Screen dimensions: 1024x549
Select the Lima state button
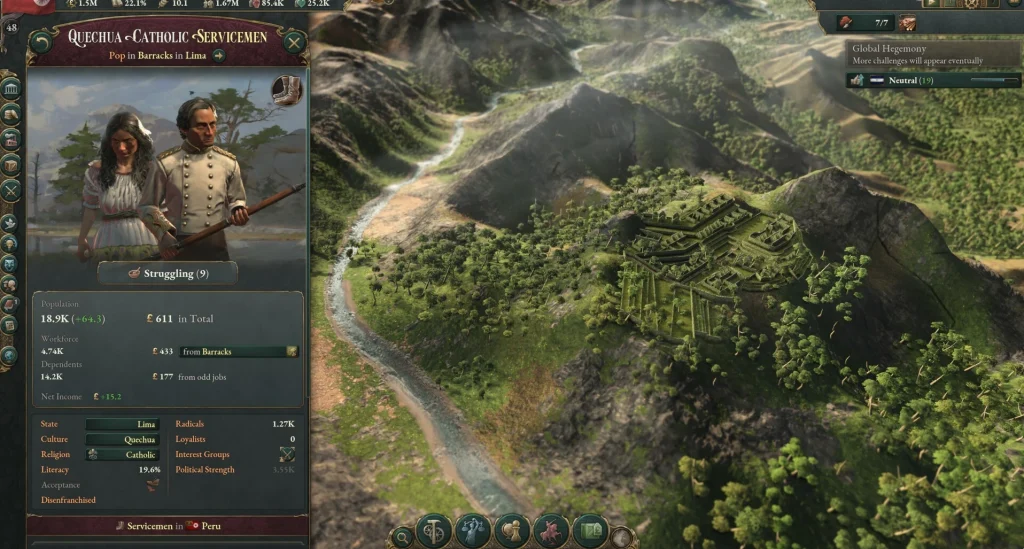[122, 424]
